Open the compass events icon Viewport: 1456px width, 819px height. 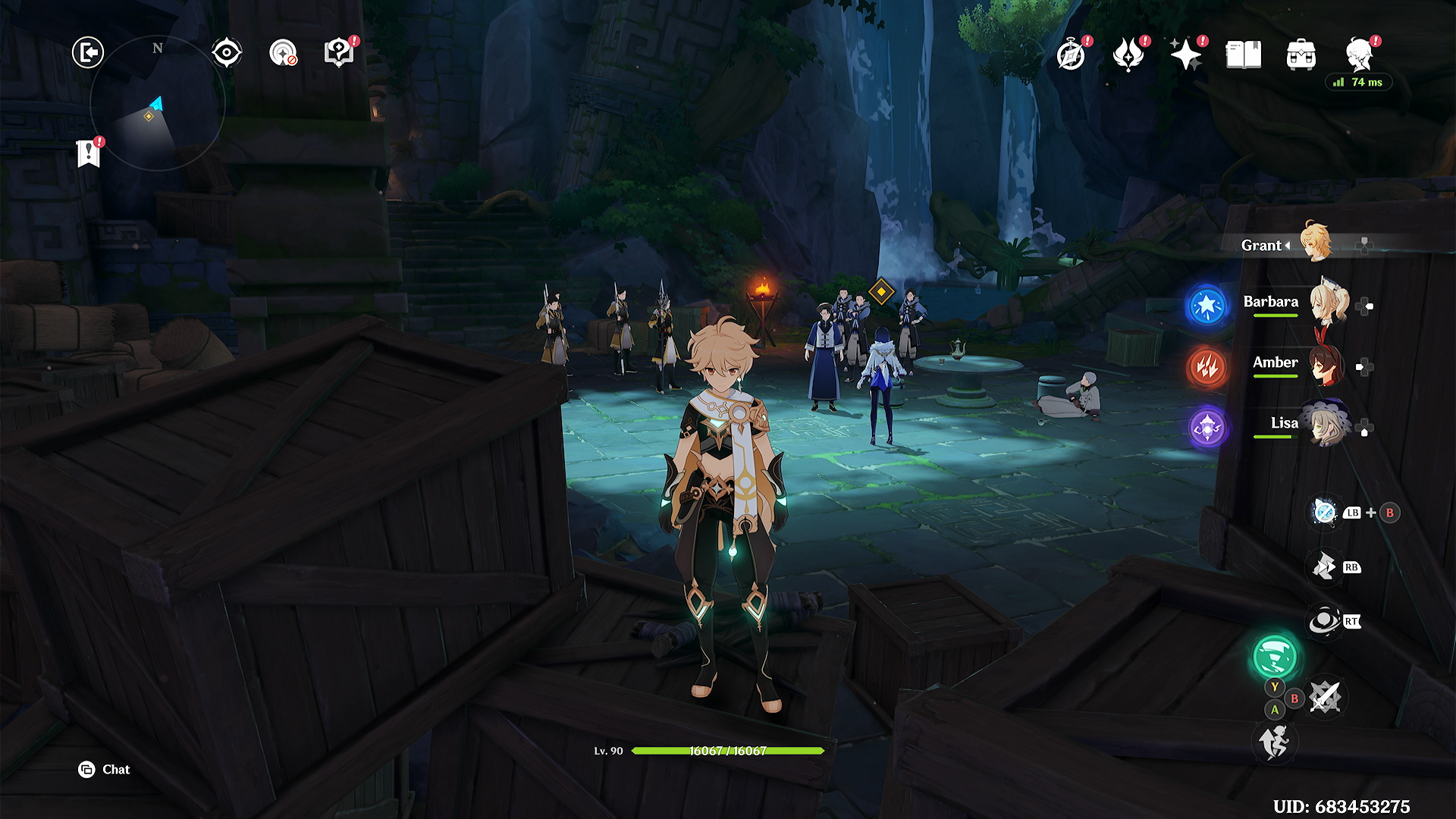(1071, 55)
